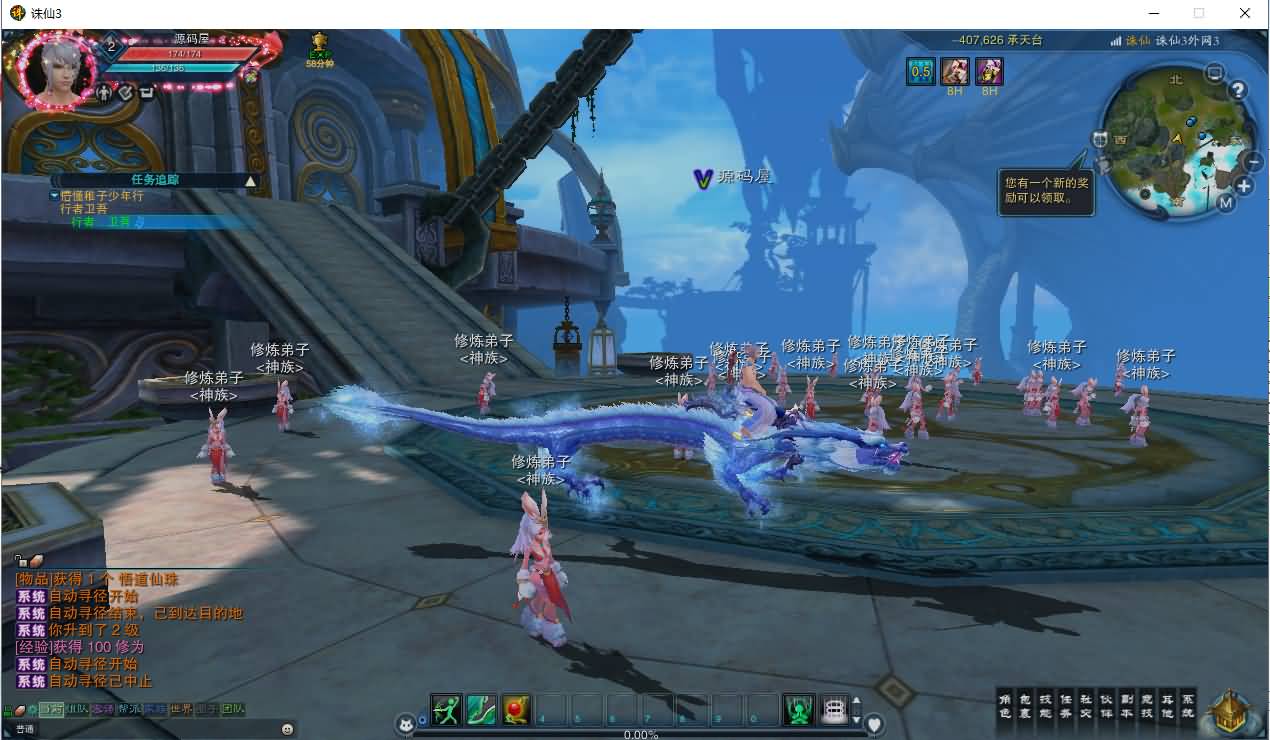Click the 0.5 buff status icon
The height and width of the screenshot is (740, 1270).
[x=921, y=71]
